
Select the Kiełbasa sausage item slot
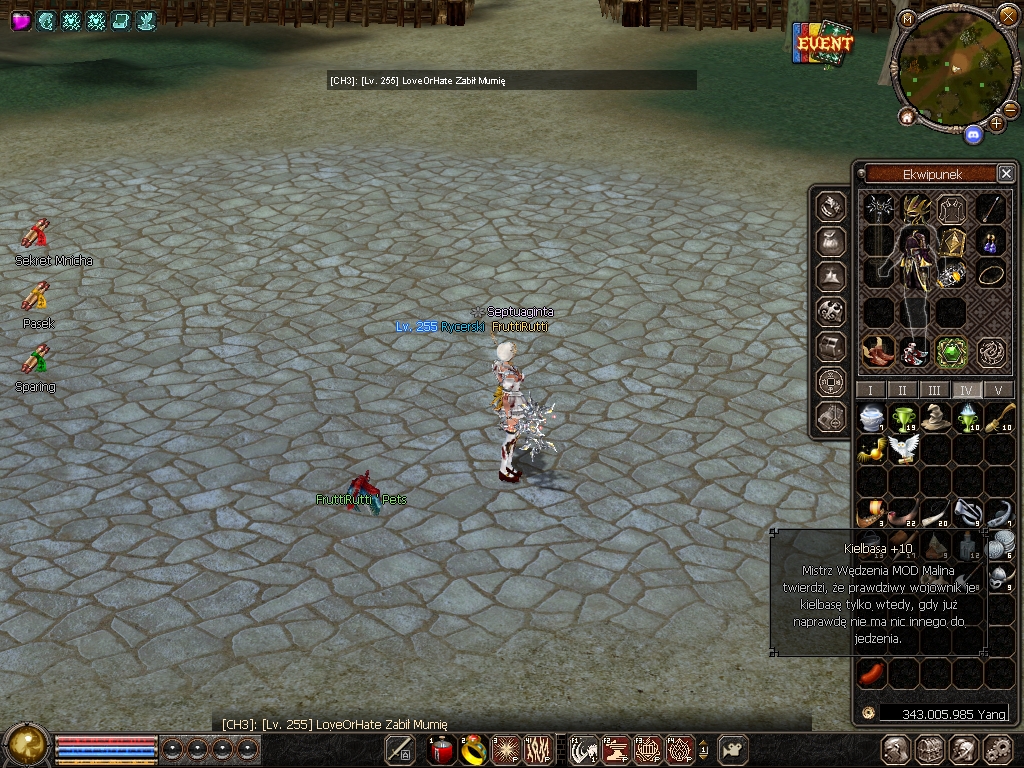pos(871,673)
